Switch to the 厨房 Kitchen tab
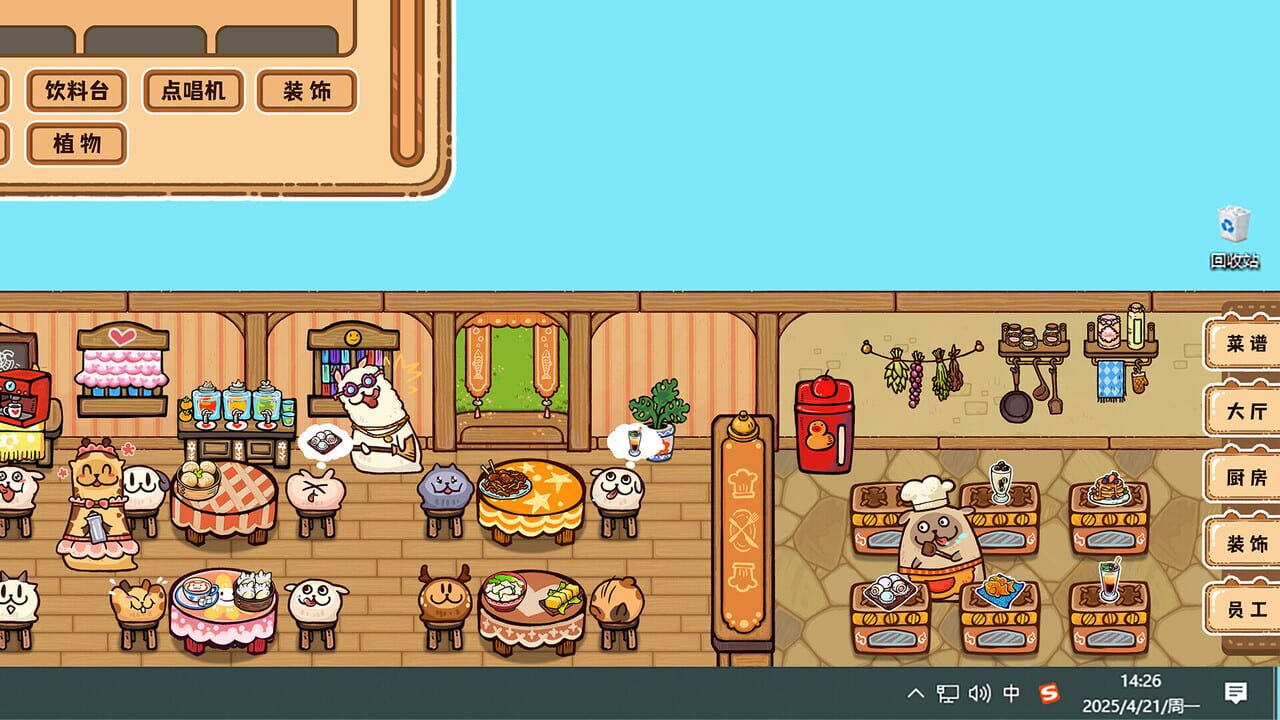The width and height of the screenshot is (1280, 720). (1243, 477)
